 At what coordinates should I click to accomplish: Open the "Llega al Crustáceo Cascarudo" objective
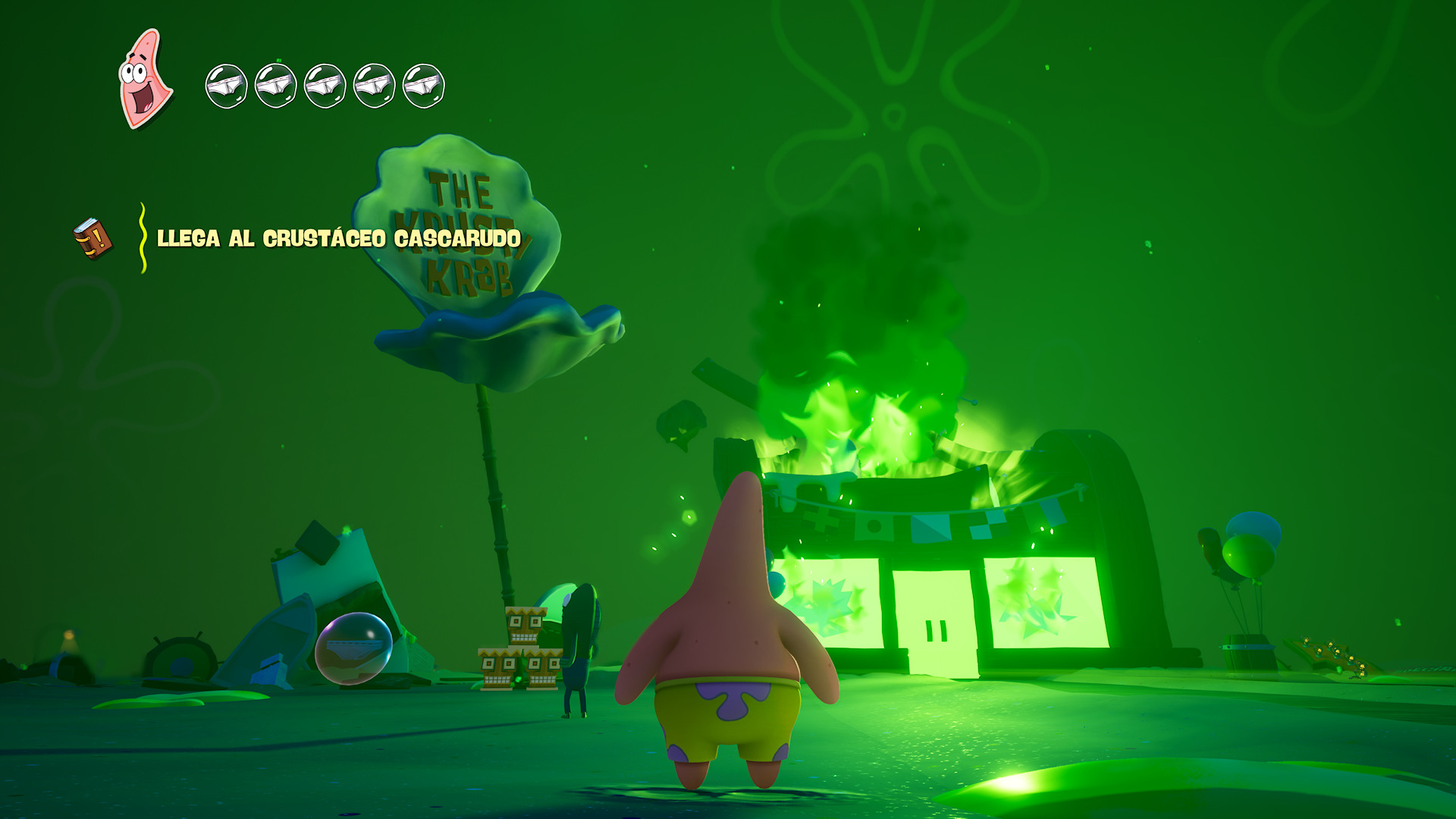point(338,239)
